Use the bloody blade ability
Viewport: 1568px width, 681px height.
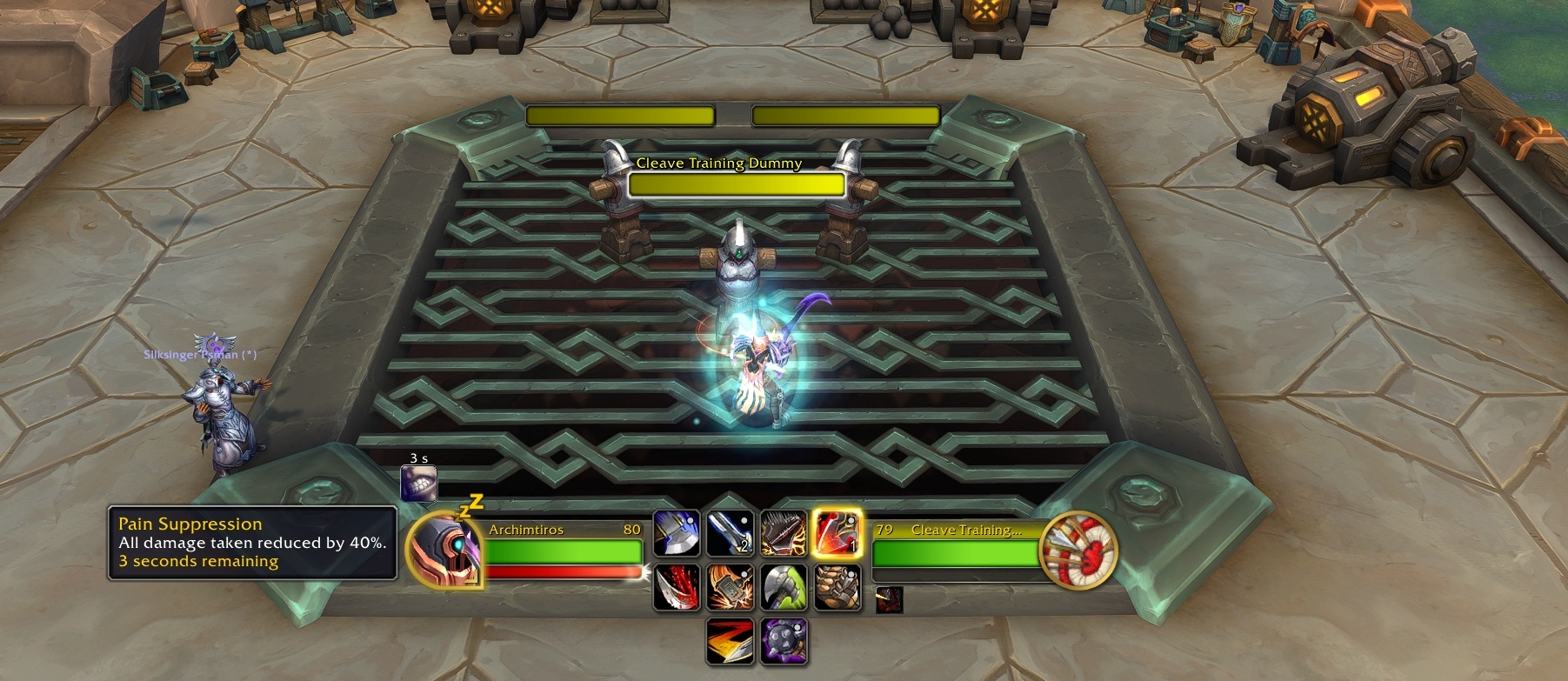point(676,587)
